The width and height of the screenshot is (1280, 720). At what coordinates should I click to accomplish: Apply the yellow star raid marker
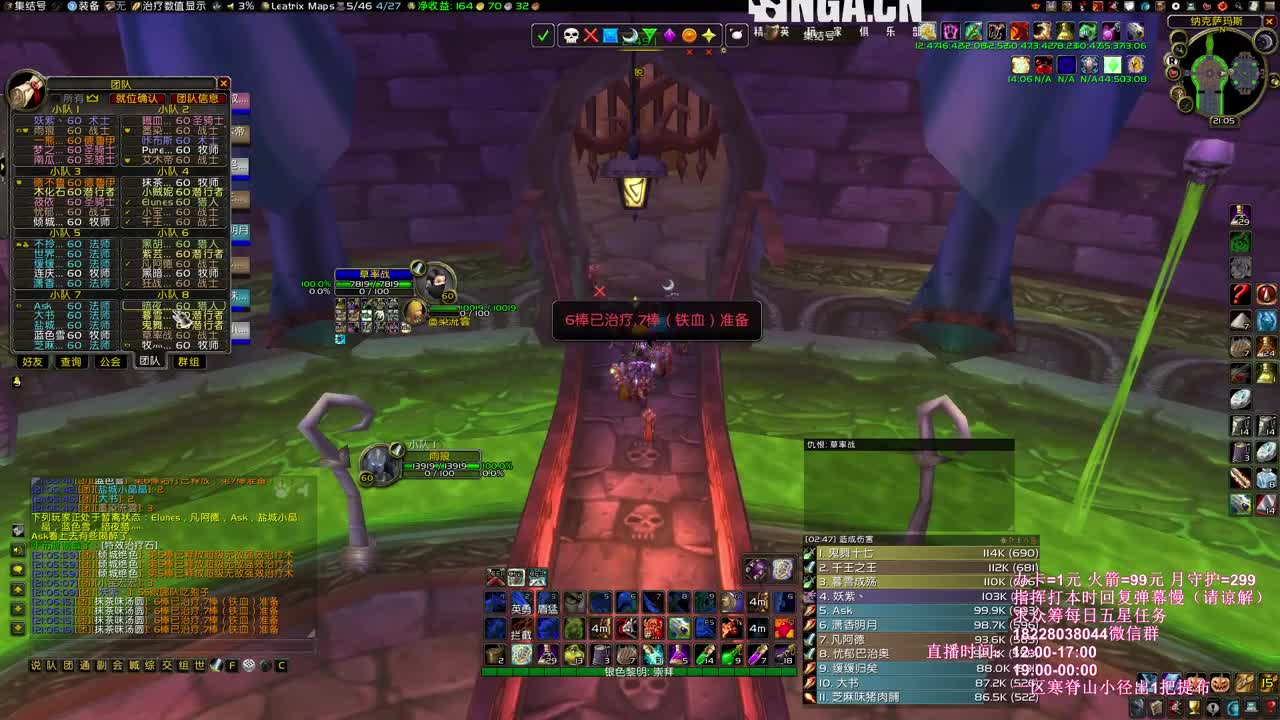pyautogui.click(x=708, y=35)
